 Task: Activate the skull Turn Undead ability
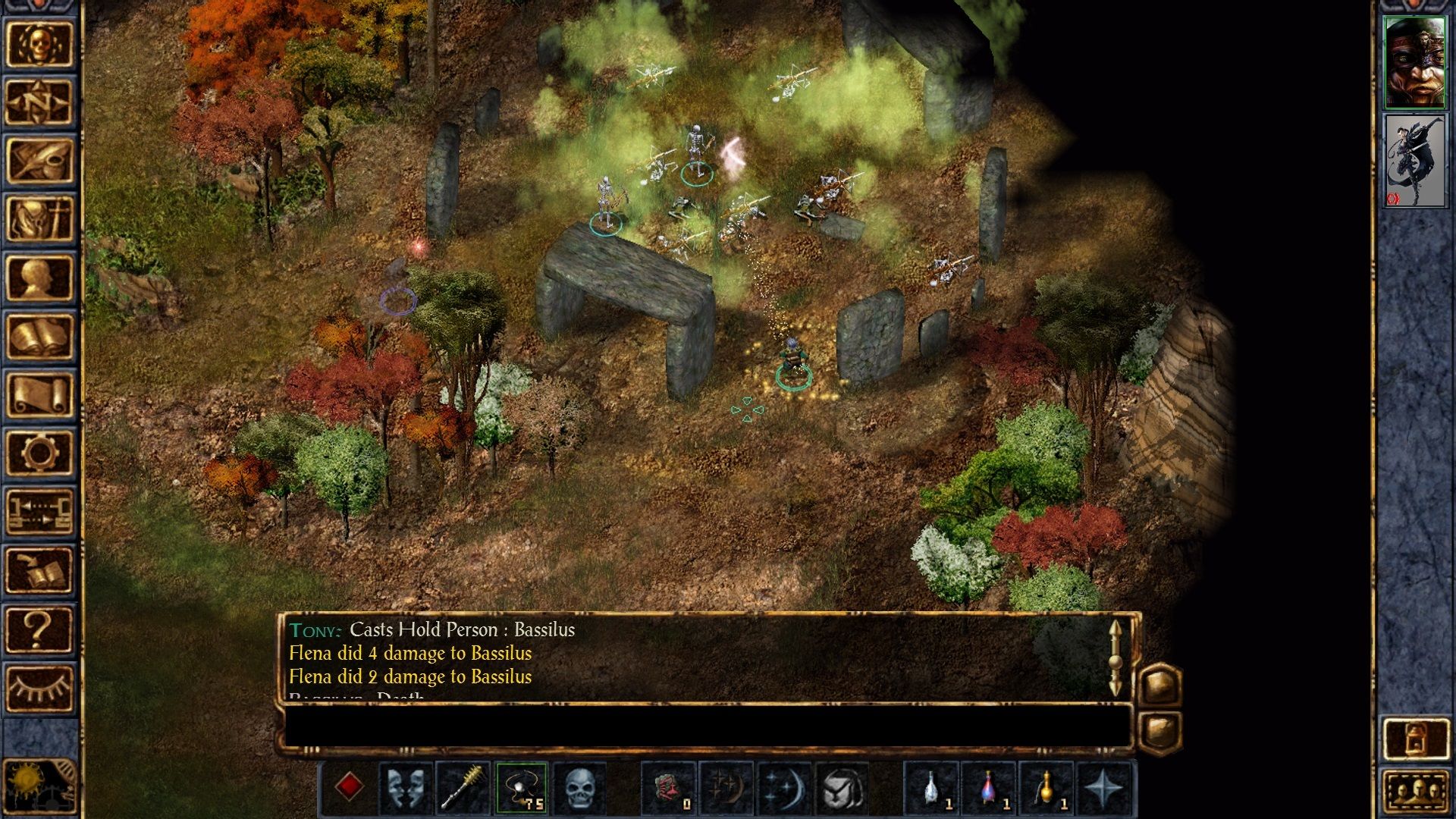pyautogui.click(x=580, y=787)
